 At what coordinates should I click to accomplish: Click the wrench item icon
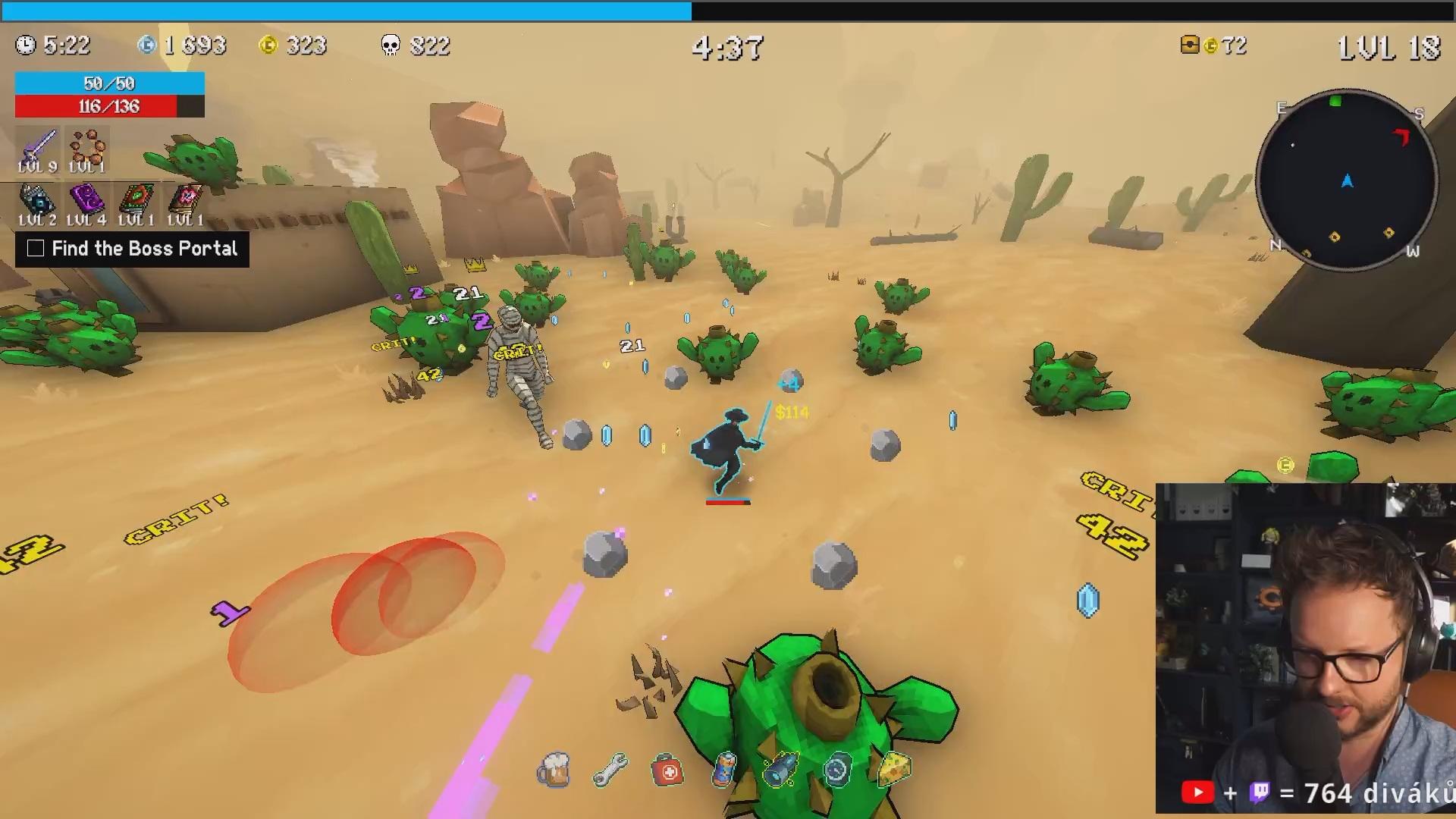pyautogui.click(x=610, y=770)
